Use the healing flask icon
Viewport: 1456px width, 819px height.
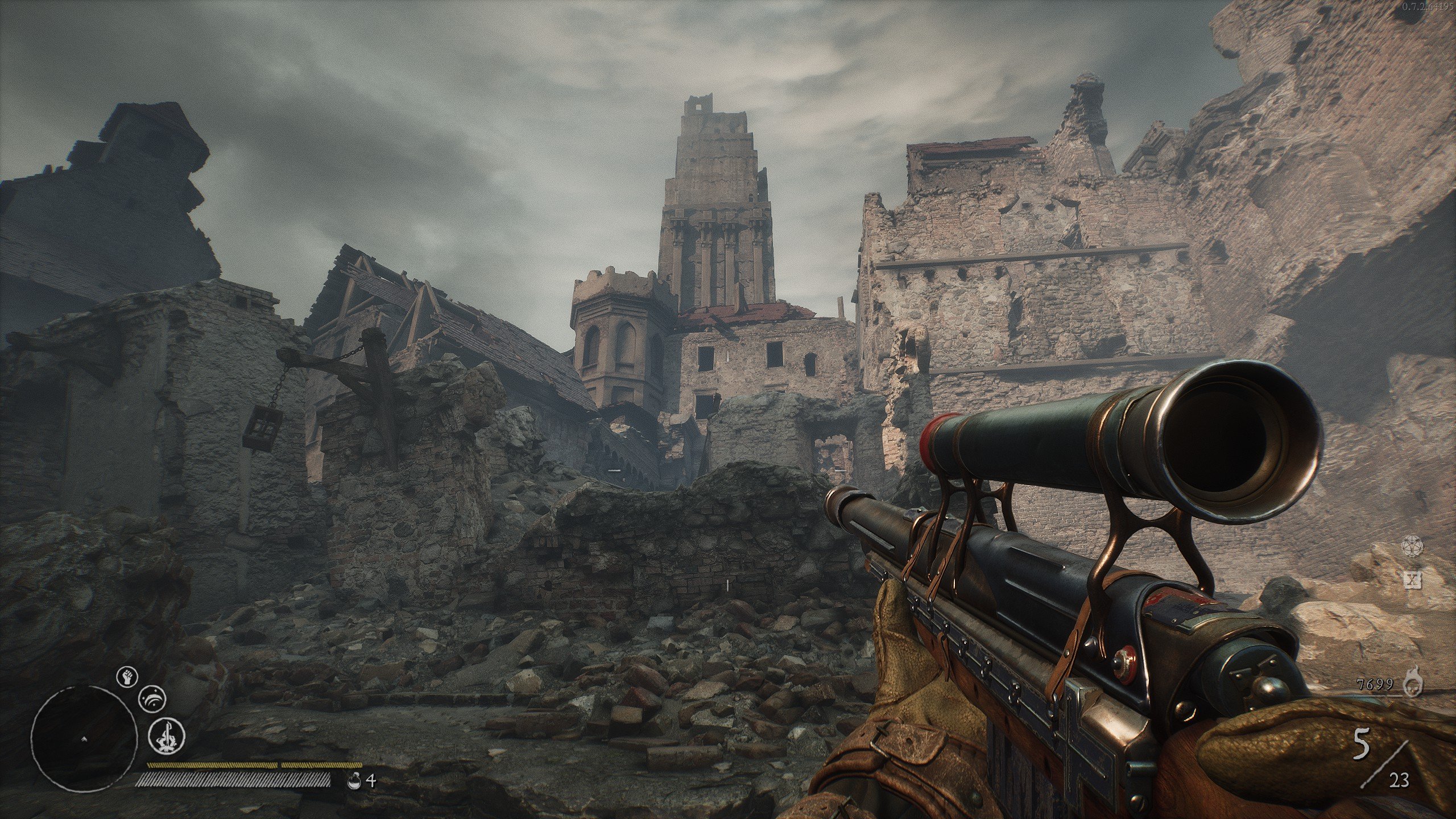pyautogui.click(x=354, y=780)
